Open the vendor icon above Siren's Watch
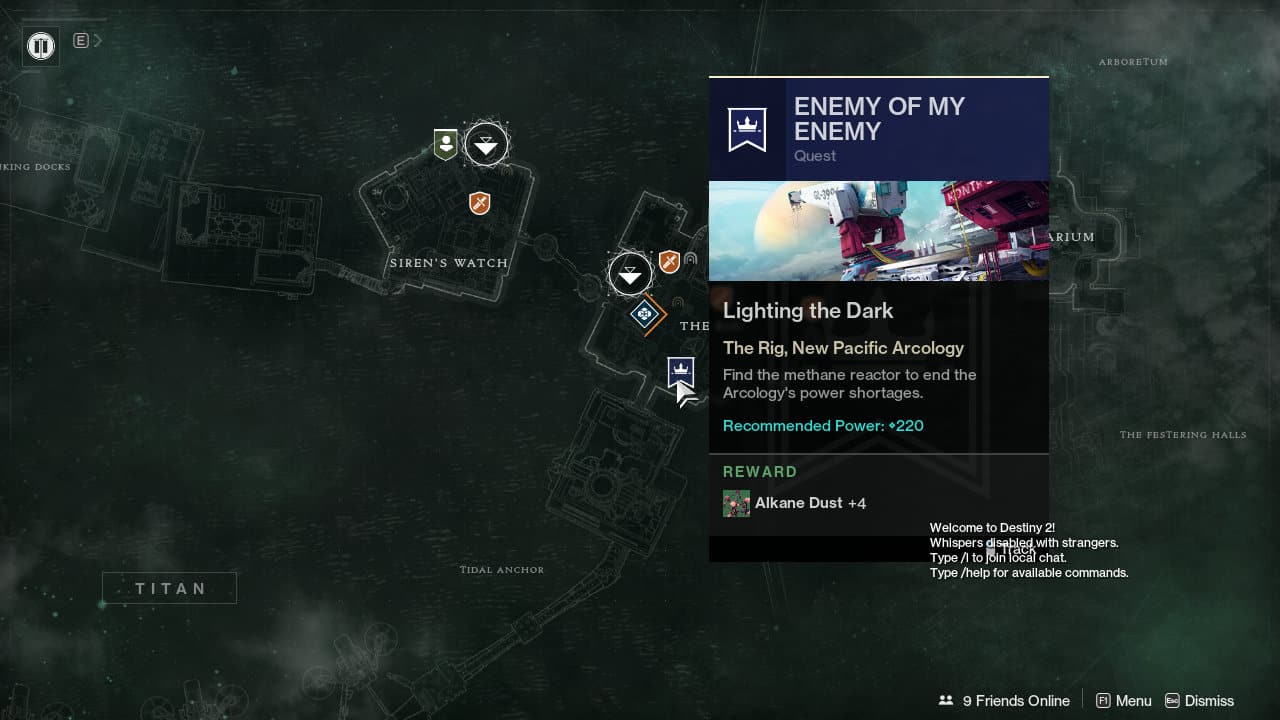 (444, 142)
